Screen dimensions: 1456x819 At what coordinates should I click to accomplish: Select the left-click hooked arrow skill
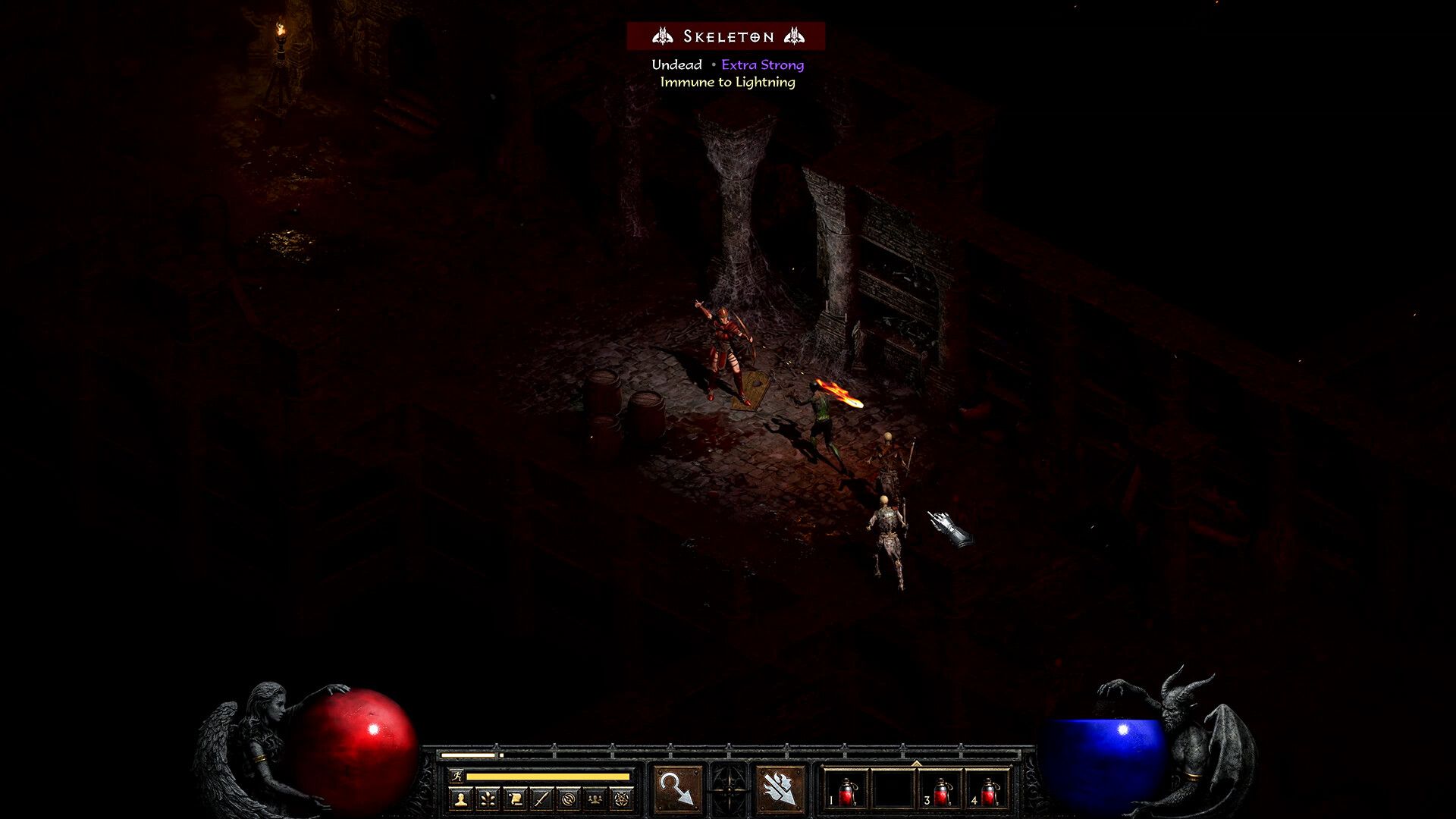[x=677, y=789]
